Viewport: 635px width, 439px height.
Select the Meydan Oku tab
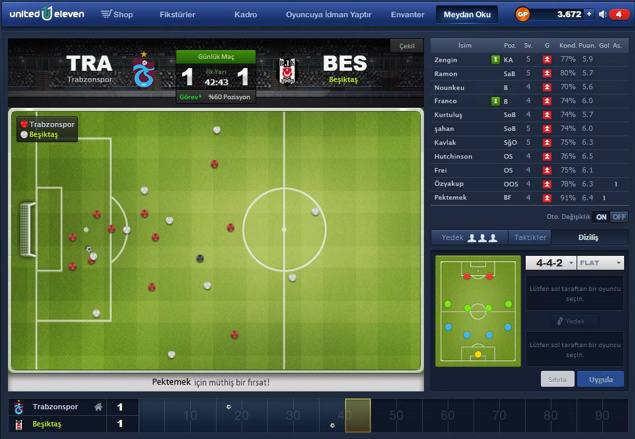(x=466, y=15)
